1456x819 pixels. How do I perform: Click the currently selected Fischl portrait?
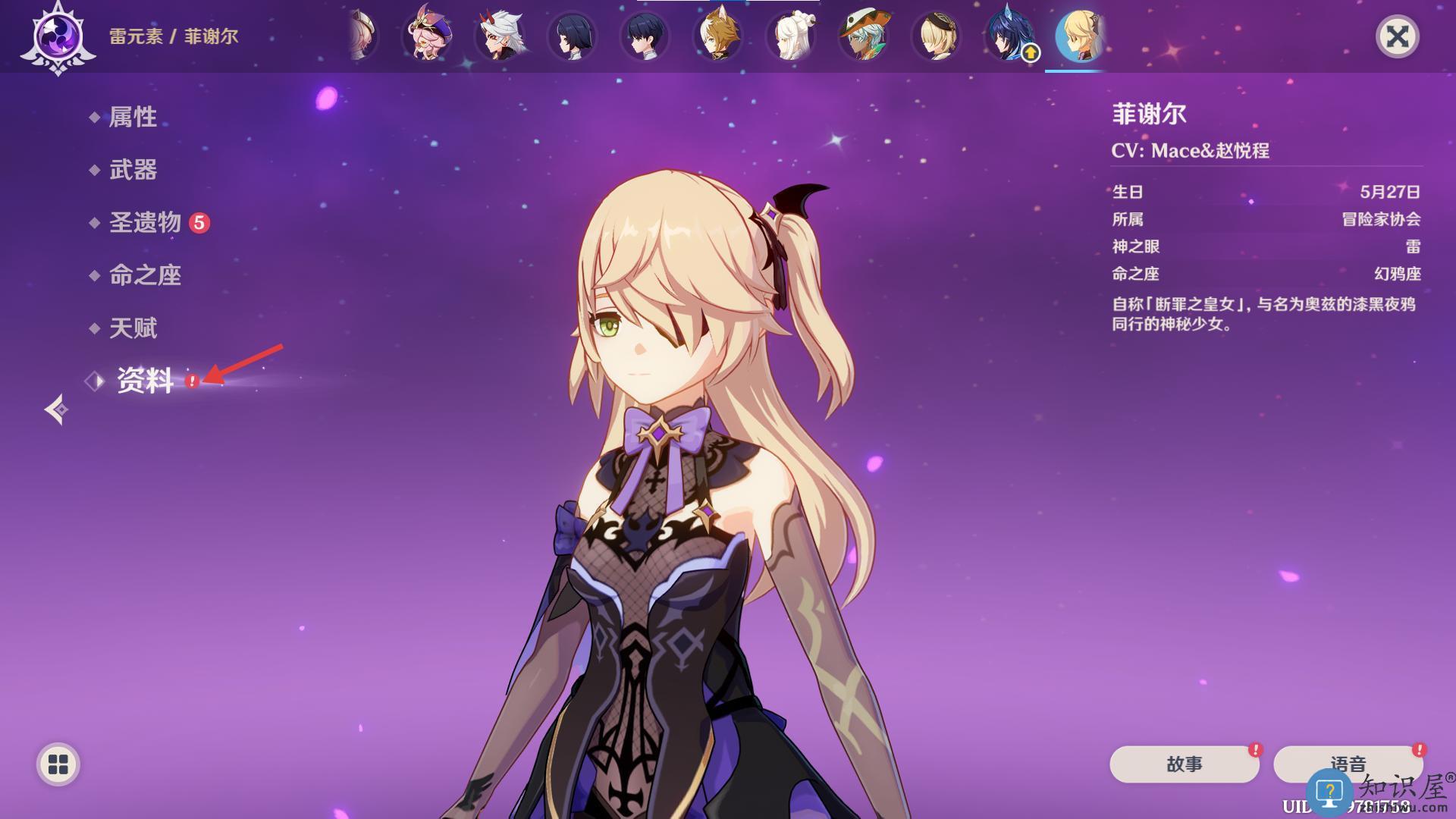1080,36
